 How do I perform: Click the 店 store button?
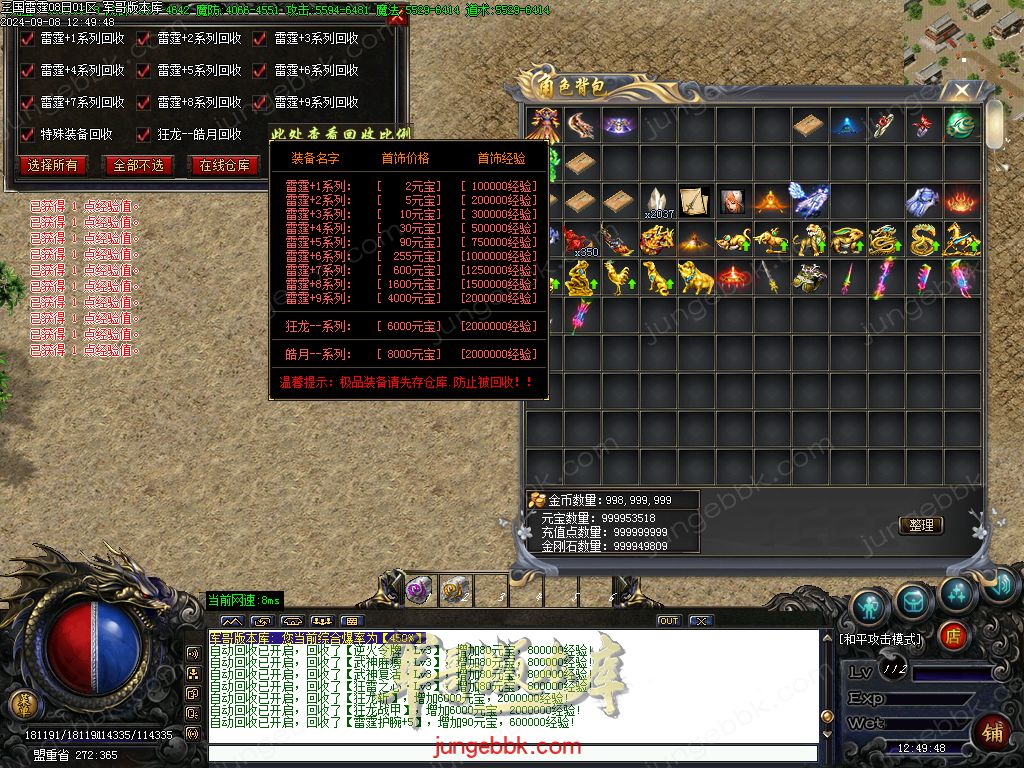pyautogui.click(x=953, y=635)
